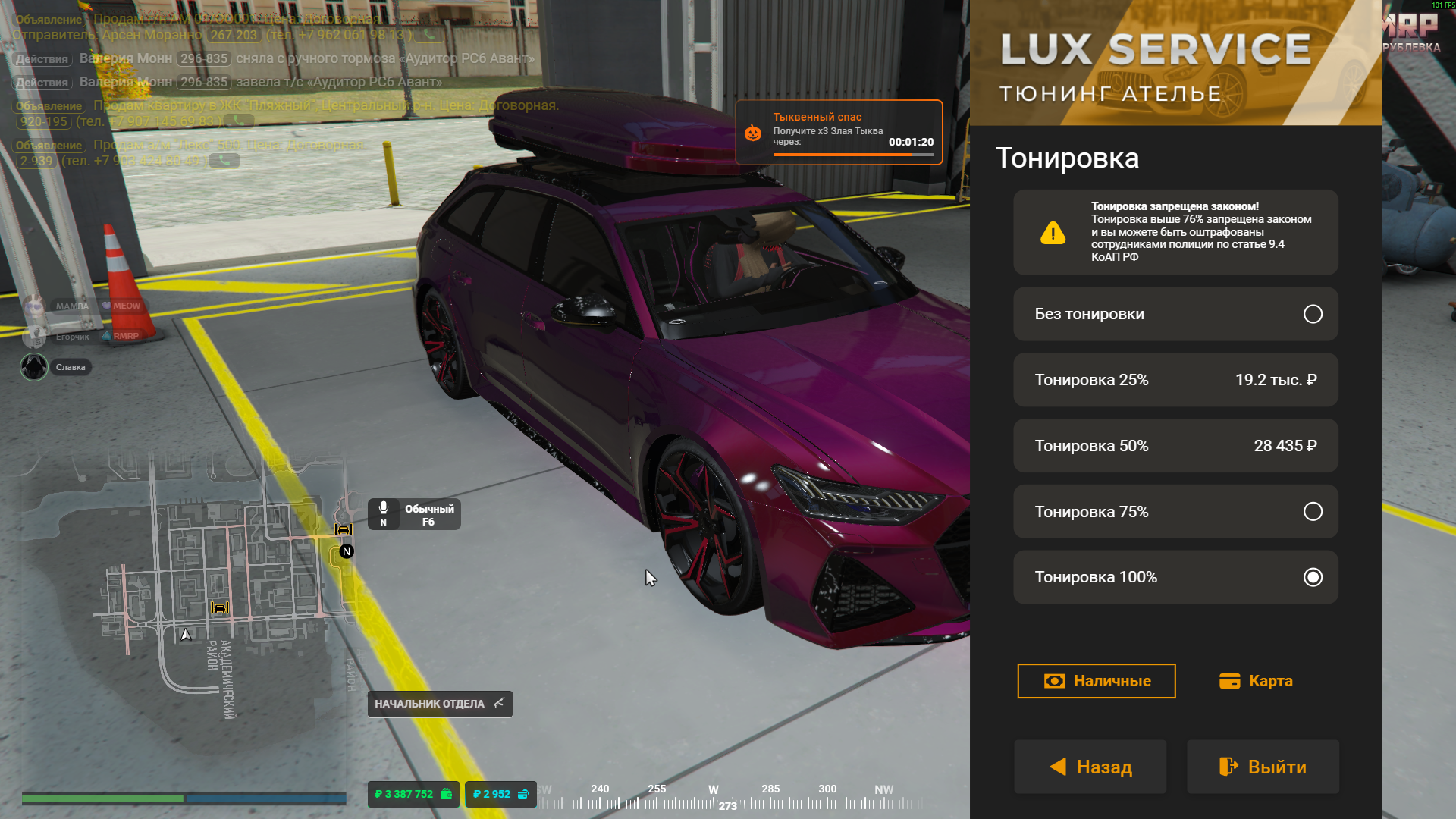Choose the 'Тонировка 100%' option
This screenshot has width=1456, height=819.
click(1175, 577)
